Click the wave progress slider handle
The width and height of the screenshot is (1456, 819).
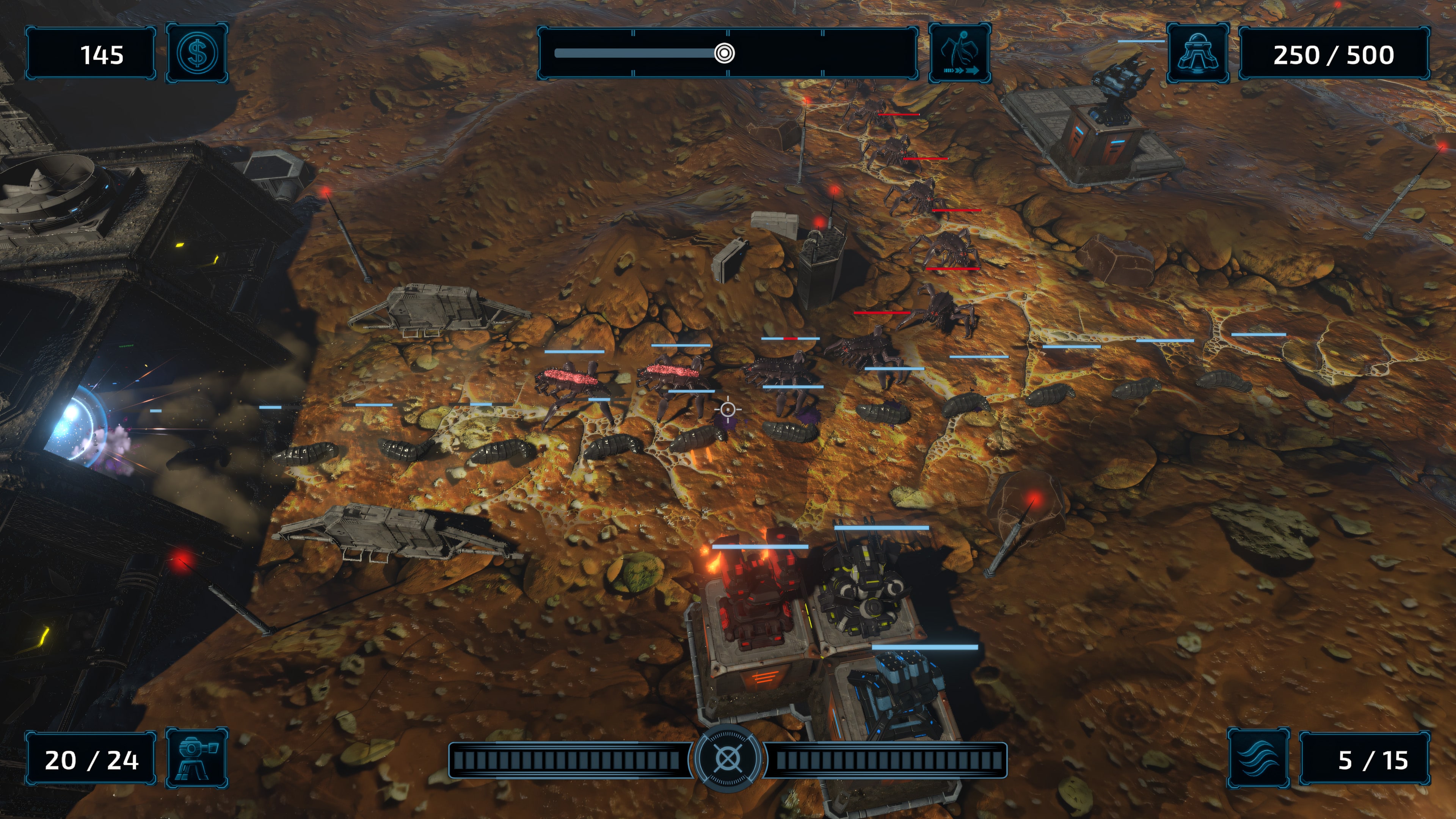click(x=725, y=54)
